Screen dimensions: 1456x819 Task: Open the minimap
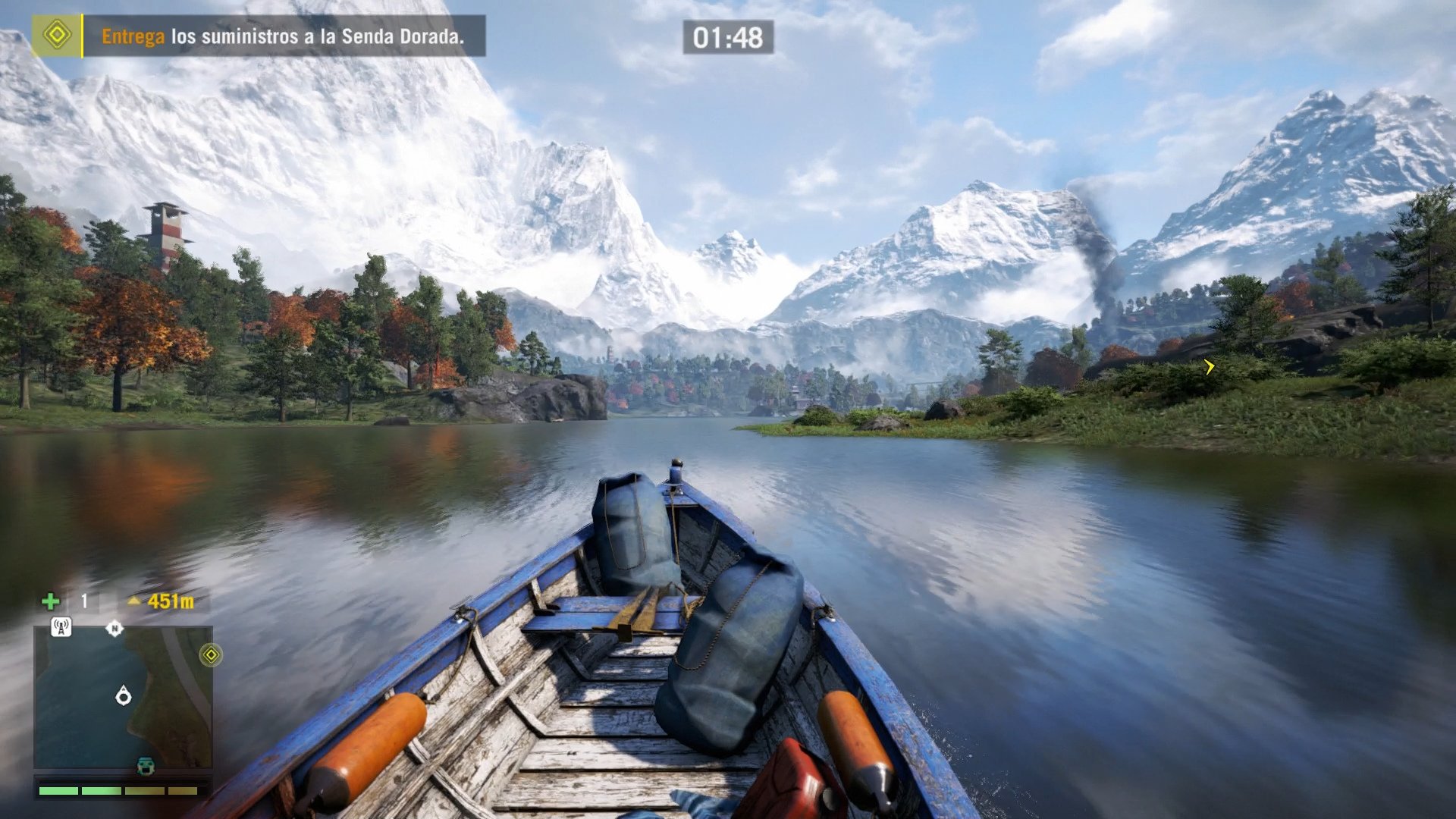[123, 696]
